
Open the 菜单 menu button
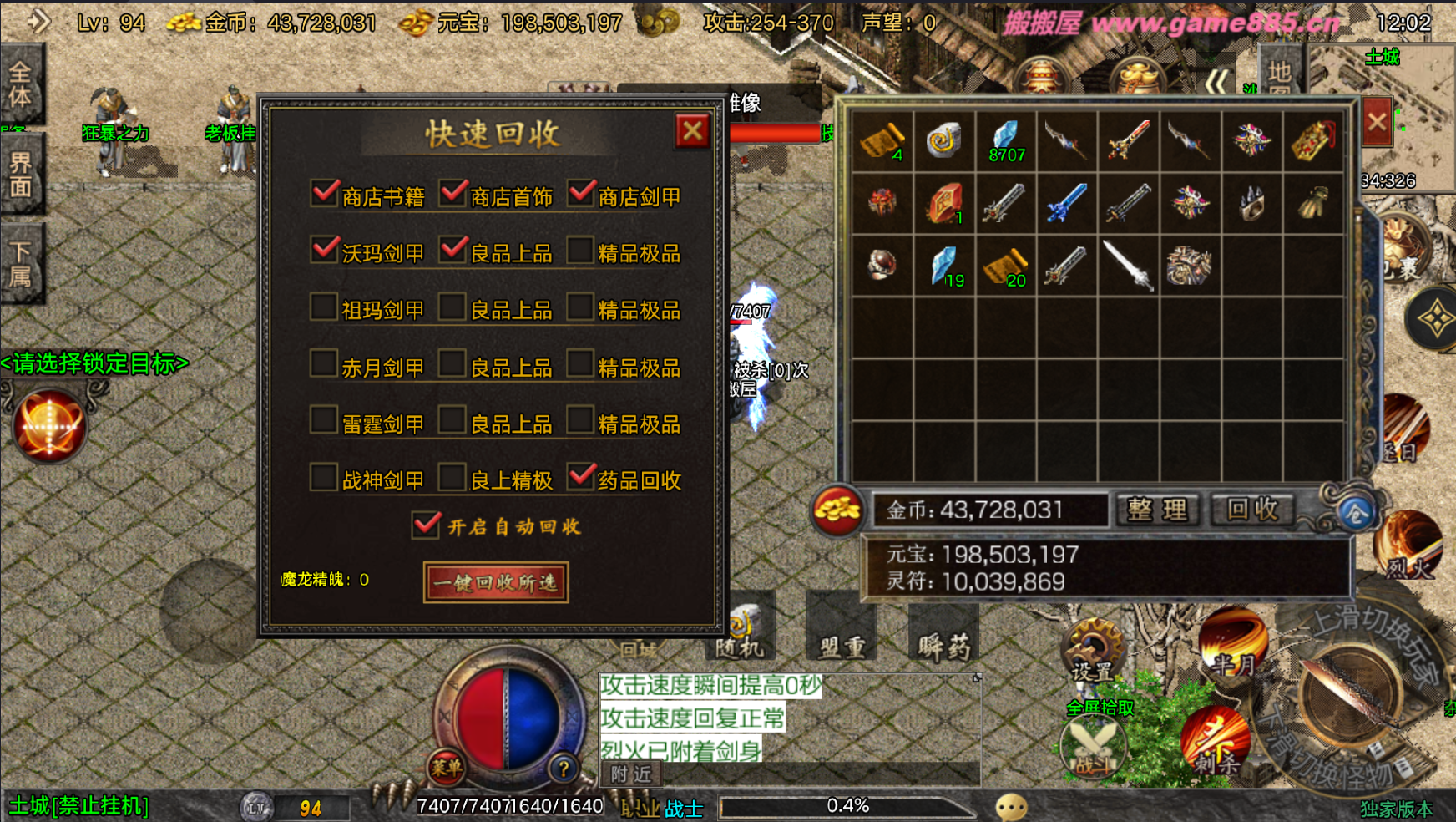point(447,766)
